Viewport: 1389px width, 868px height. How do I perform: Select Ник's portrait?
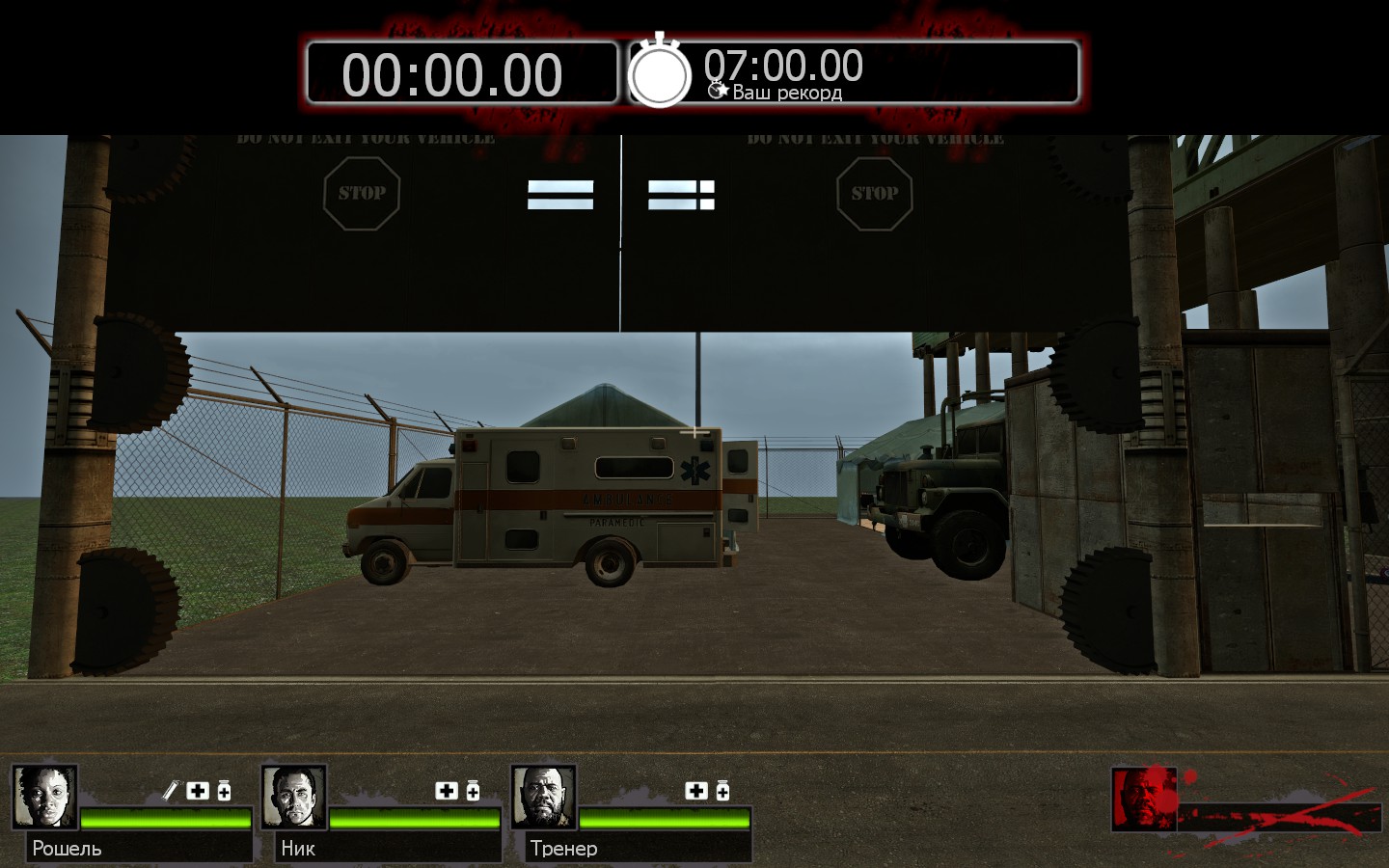[293, 797]
